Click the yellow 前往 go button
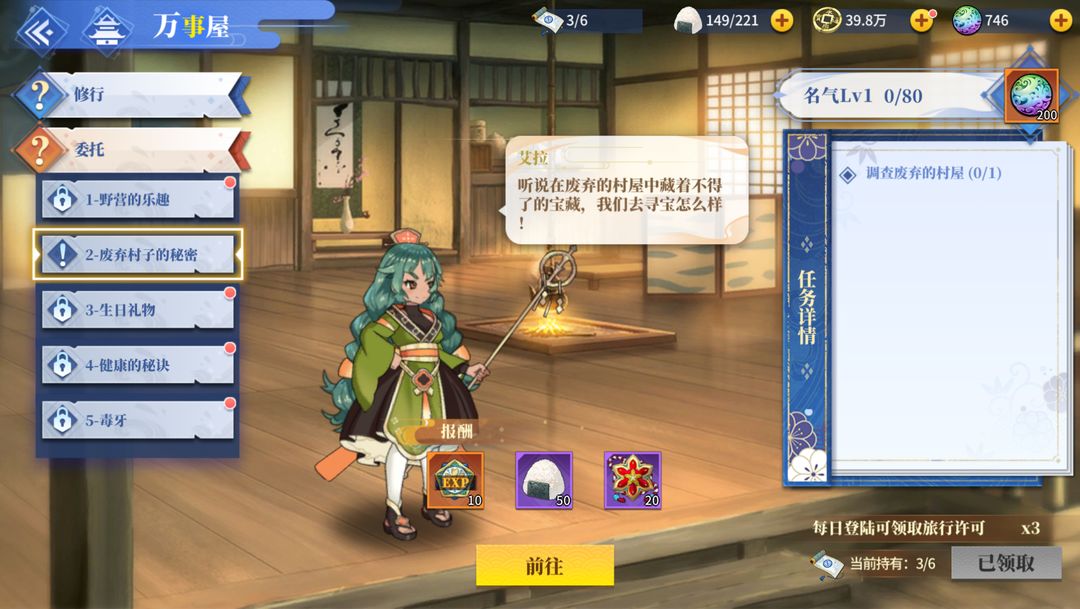This screenshot has height=609, width=1080. click(544, 565)
